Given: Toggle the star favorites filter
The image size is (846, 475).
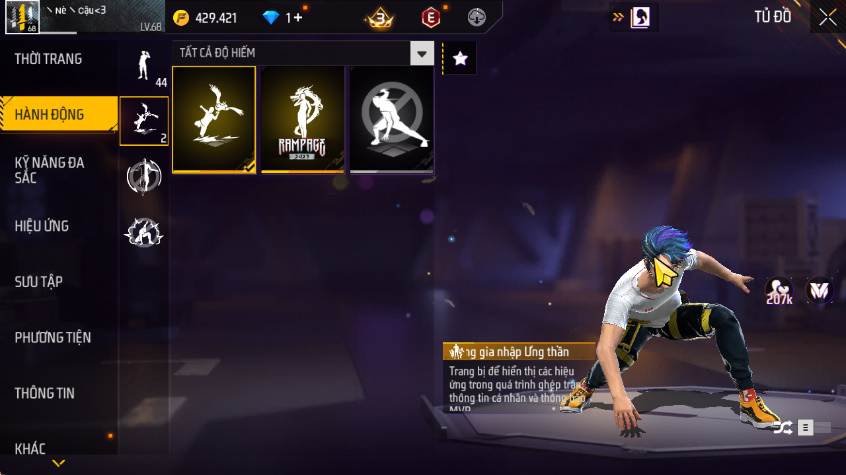Looking at the screenshot, I should pyautogui.click(x=460, y=59).
